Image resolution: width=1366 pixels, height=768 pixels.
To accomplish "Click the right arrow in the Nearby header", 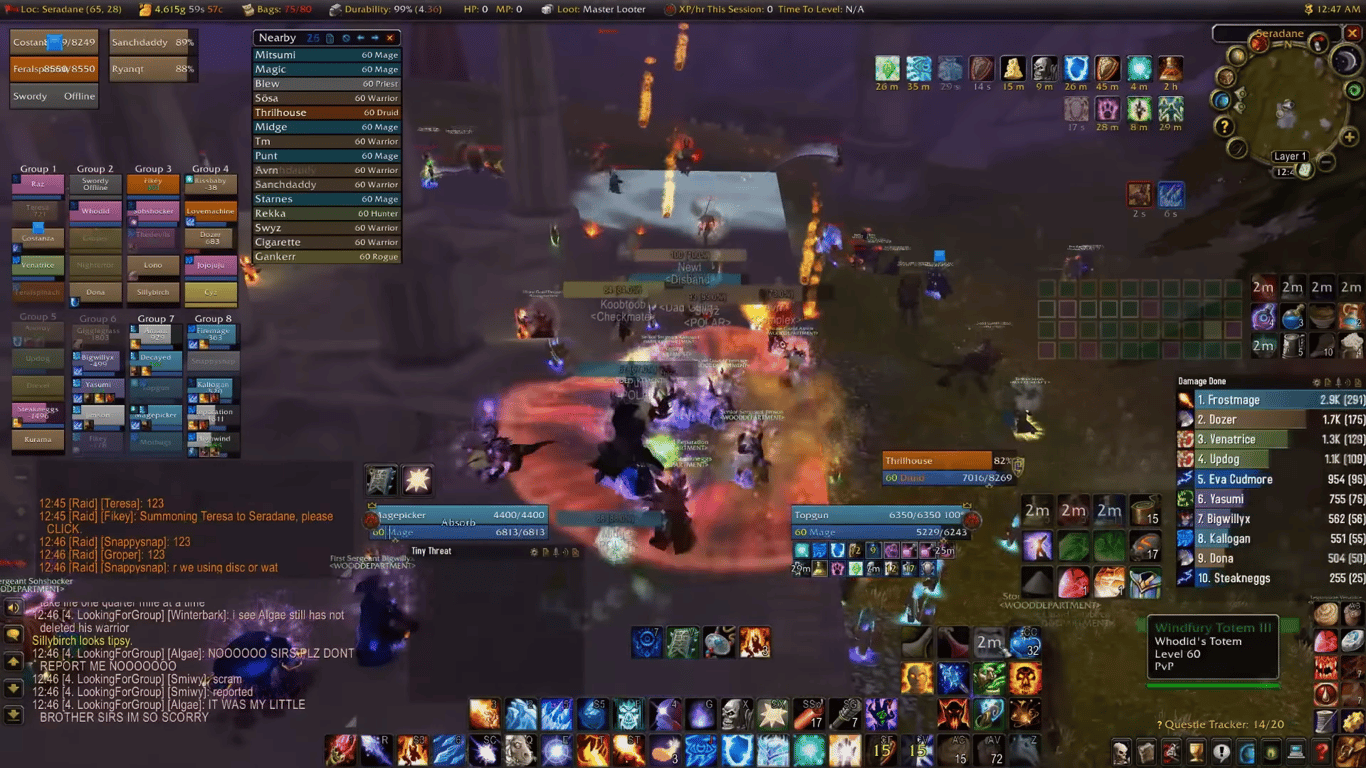I will coord(375,38).
